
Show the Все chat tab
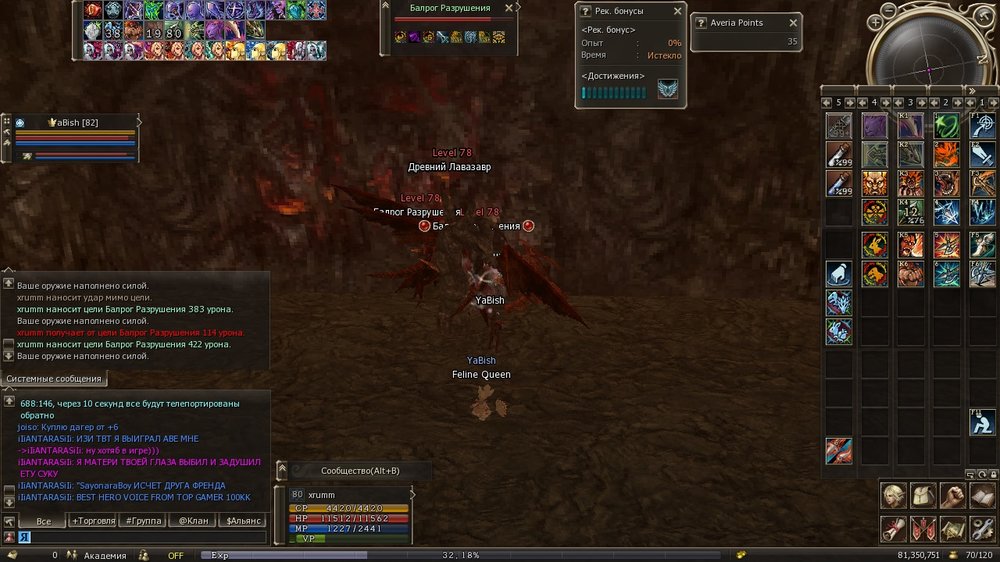[x=43, y=521]
